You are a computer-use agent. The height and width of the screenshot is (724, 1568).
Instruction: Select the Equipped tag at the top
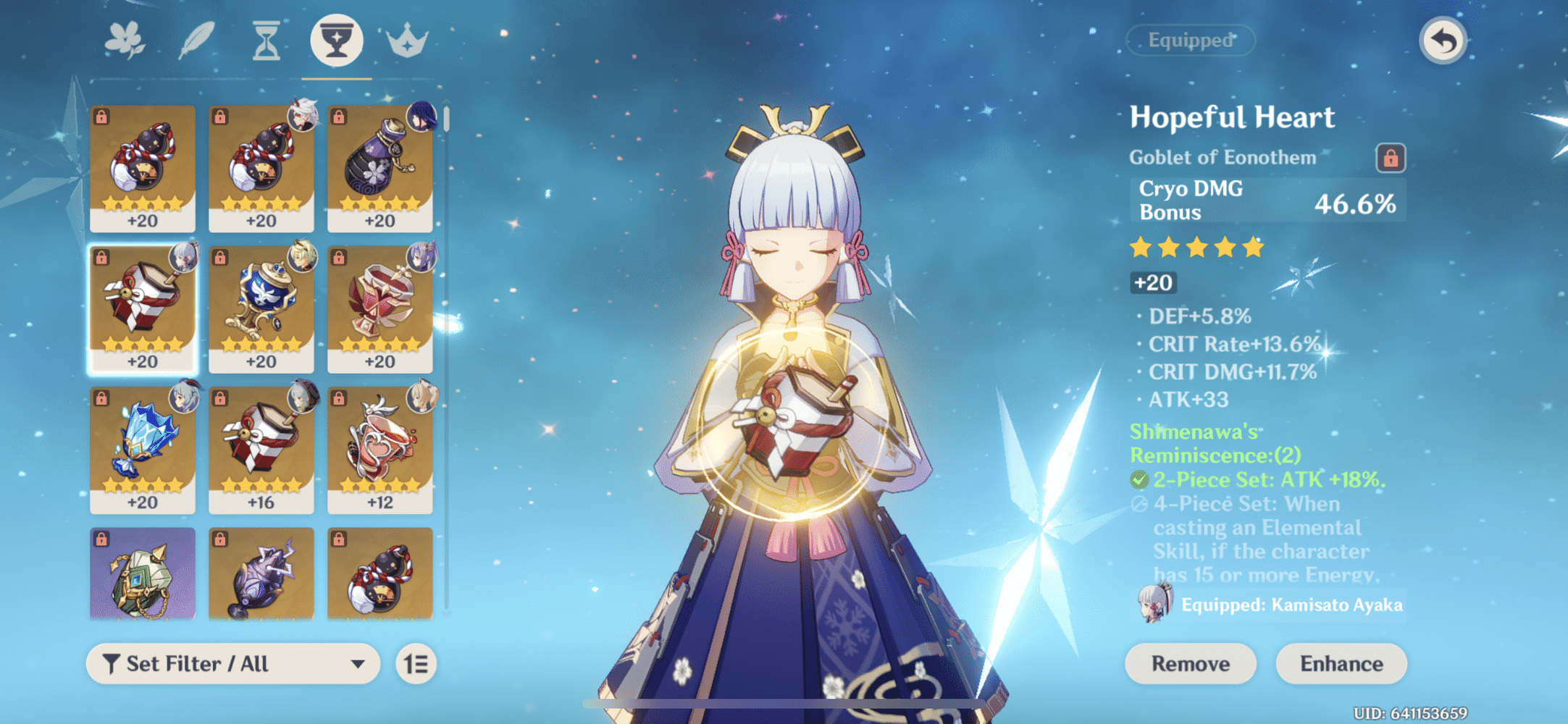click(x=1188, y=41)
